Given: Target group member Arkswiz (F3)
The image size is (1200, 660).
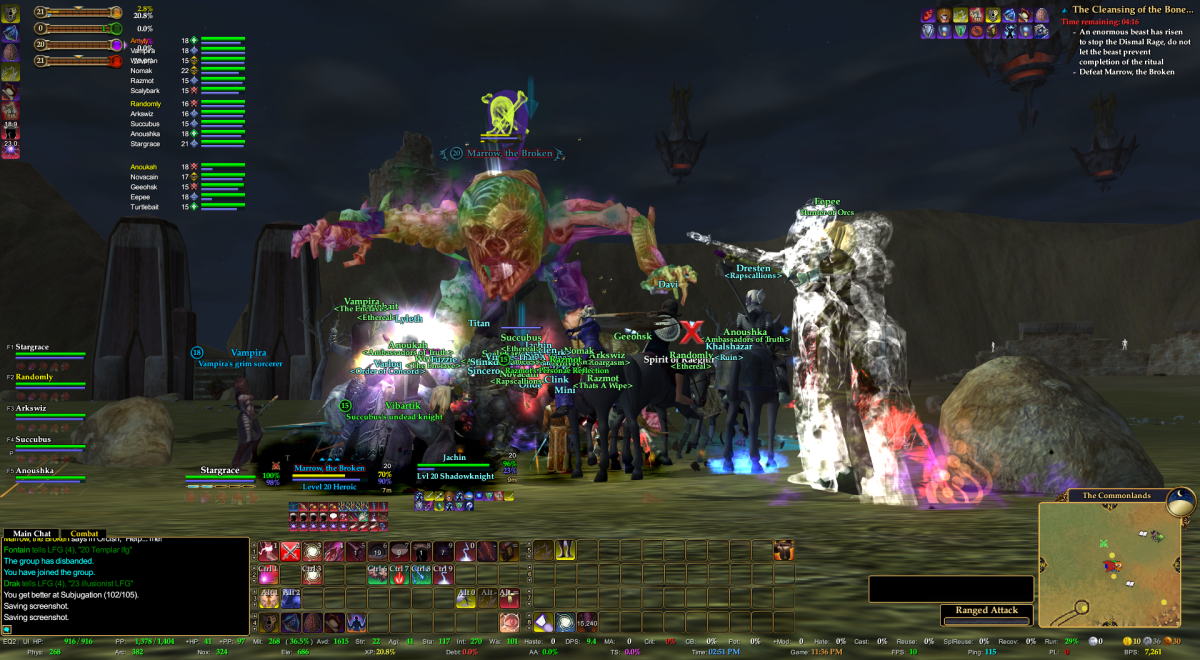Looking at the screenshot, I should pyautogui.click(x=34, y=408).
